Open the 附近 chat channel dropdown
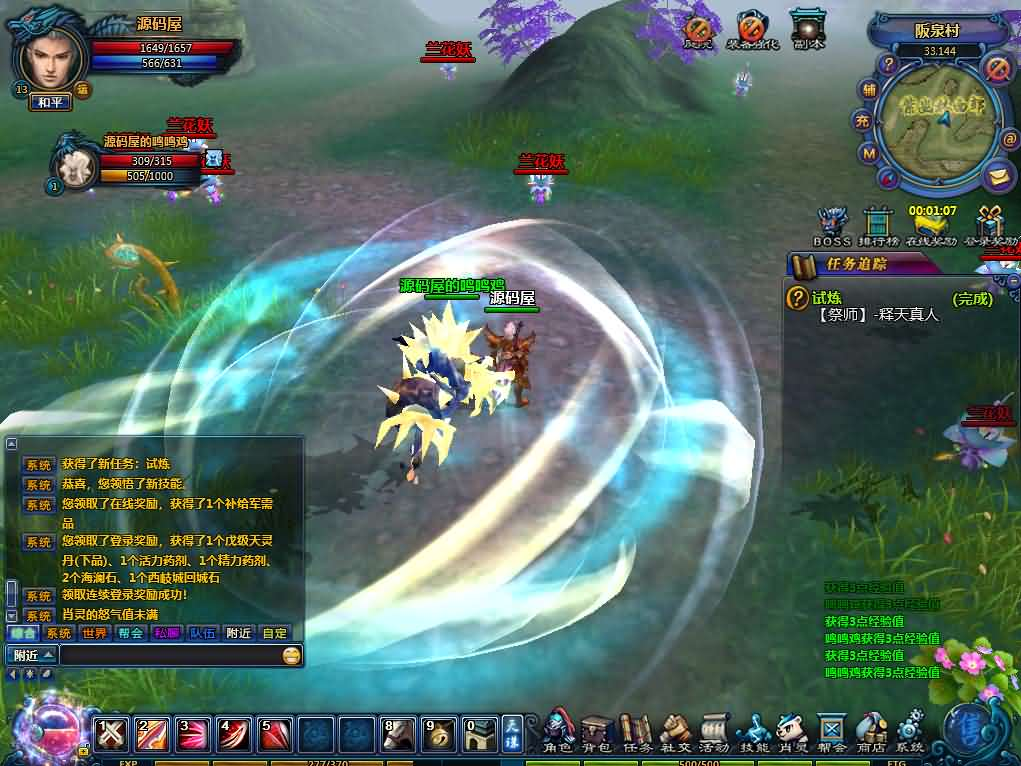This screenshot has width=1021, height=766. point(32,655)
